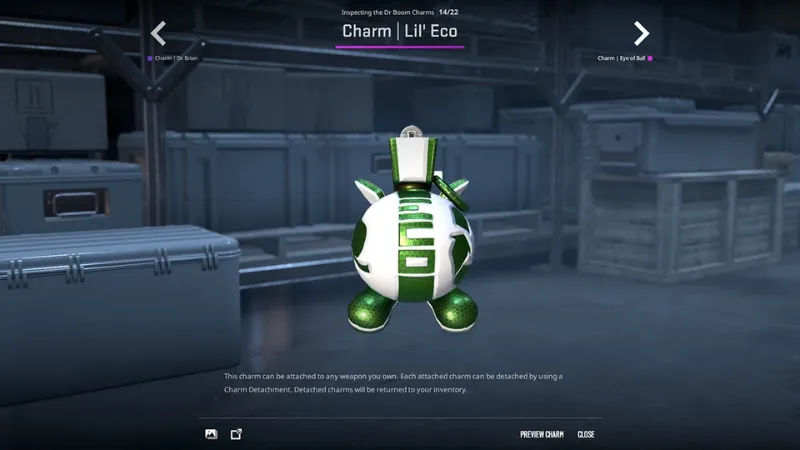Screen dimensions: 800x450
Task: Select the Charm | Eye of Ball label
Action: (621, 59)
